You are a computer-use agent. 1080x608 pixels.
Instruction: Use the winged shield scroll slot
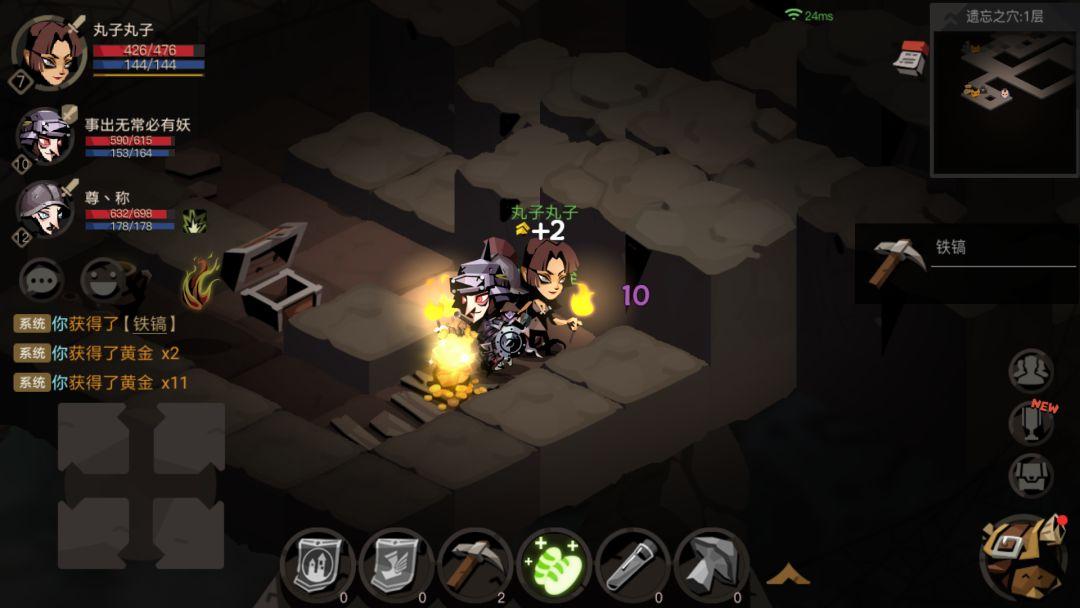[397, 566]
